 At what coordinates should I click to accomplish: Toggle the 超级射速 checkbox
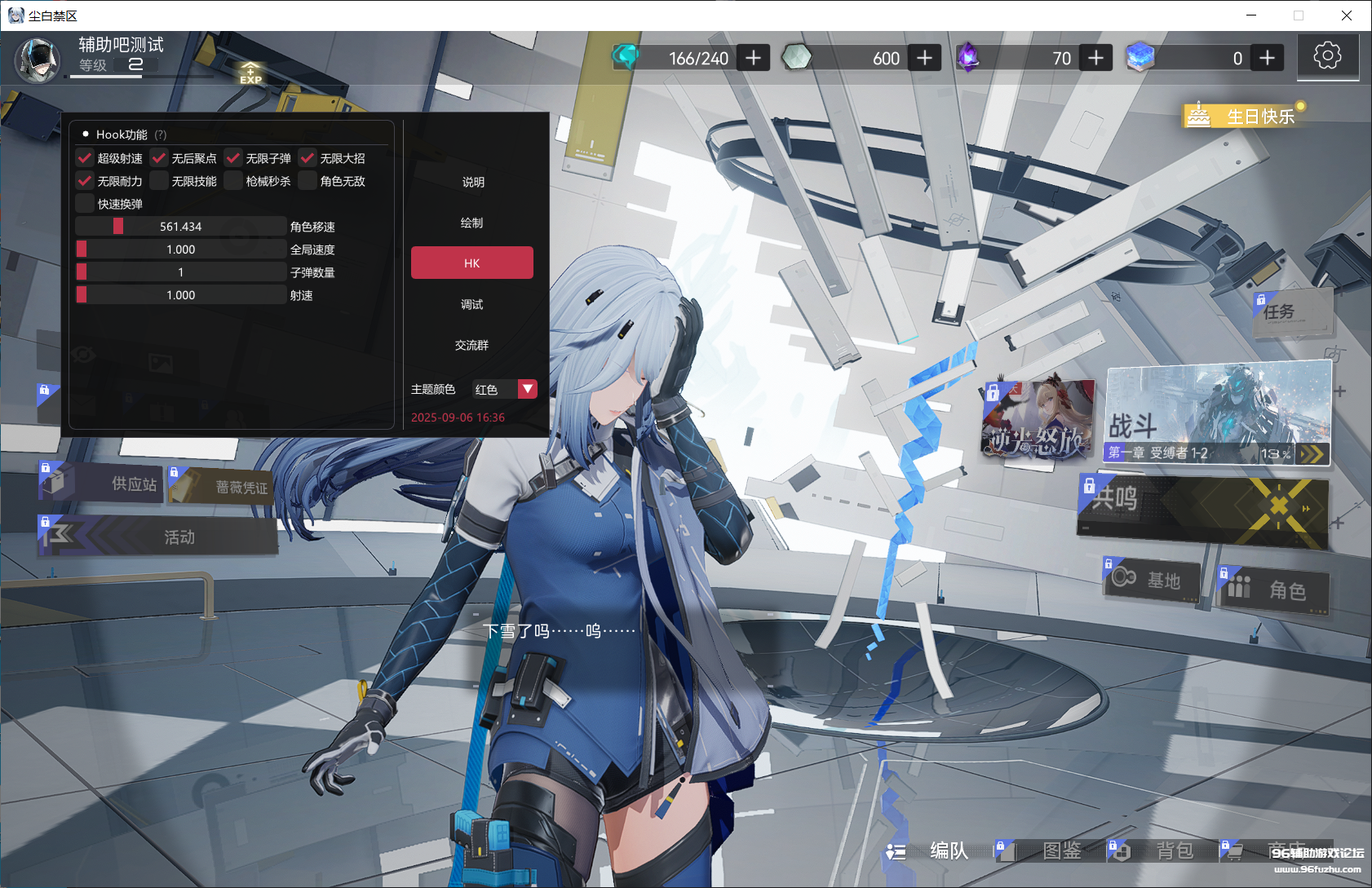(x=85, y=158)
